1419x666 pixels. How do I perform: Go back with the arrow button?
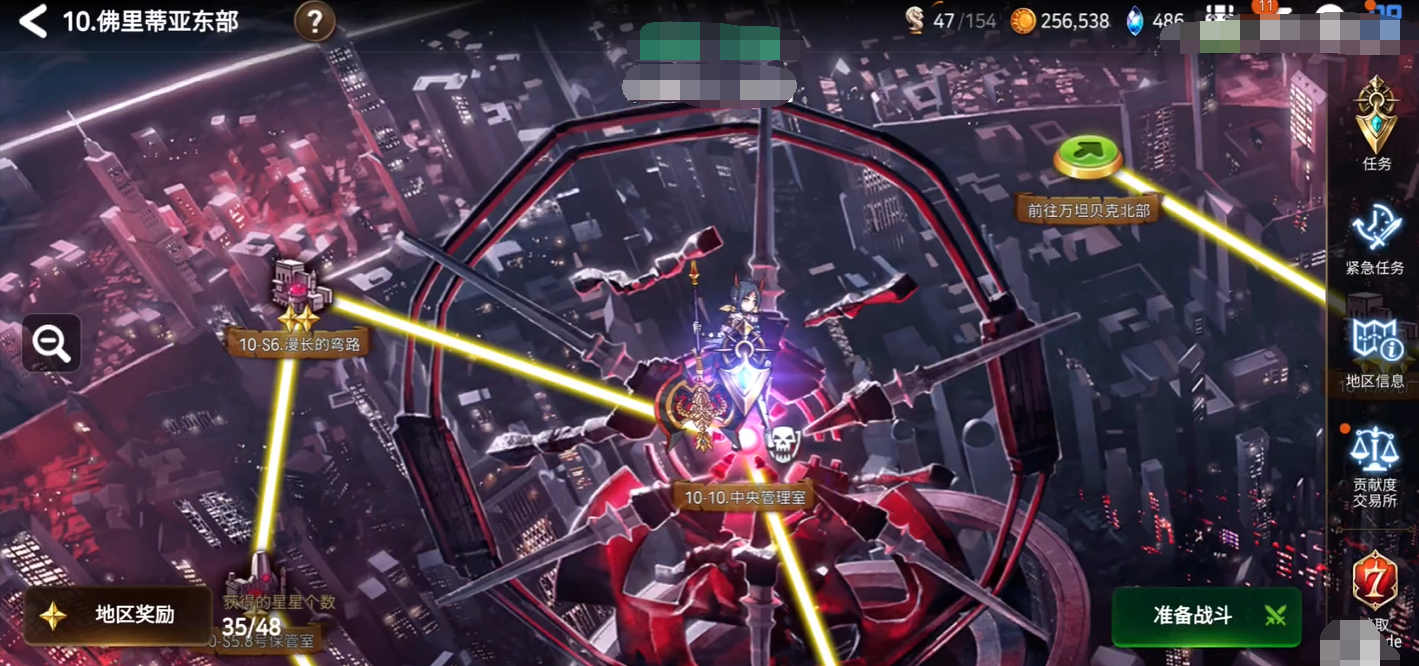[x=33, y=21]
